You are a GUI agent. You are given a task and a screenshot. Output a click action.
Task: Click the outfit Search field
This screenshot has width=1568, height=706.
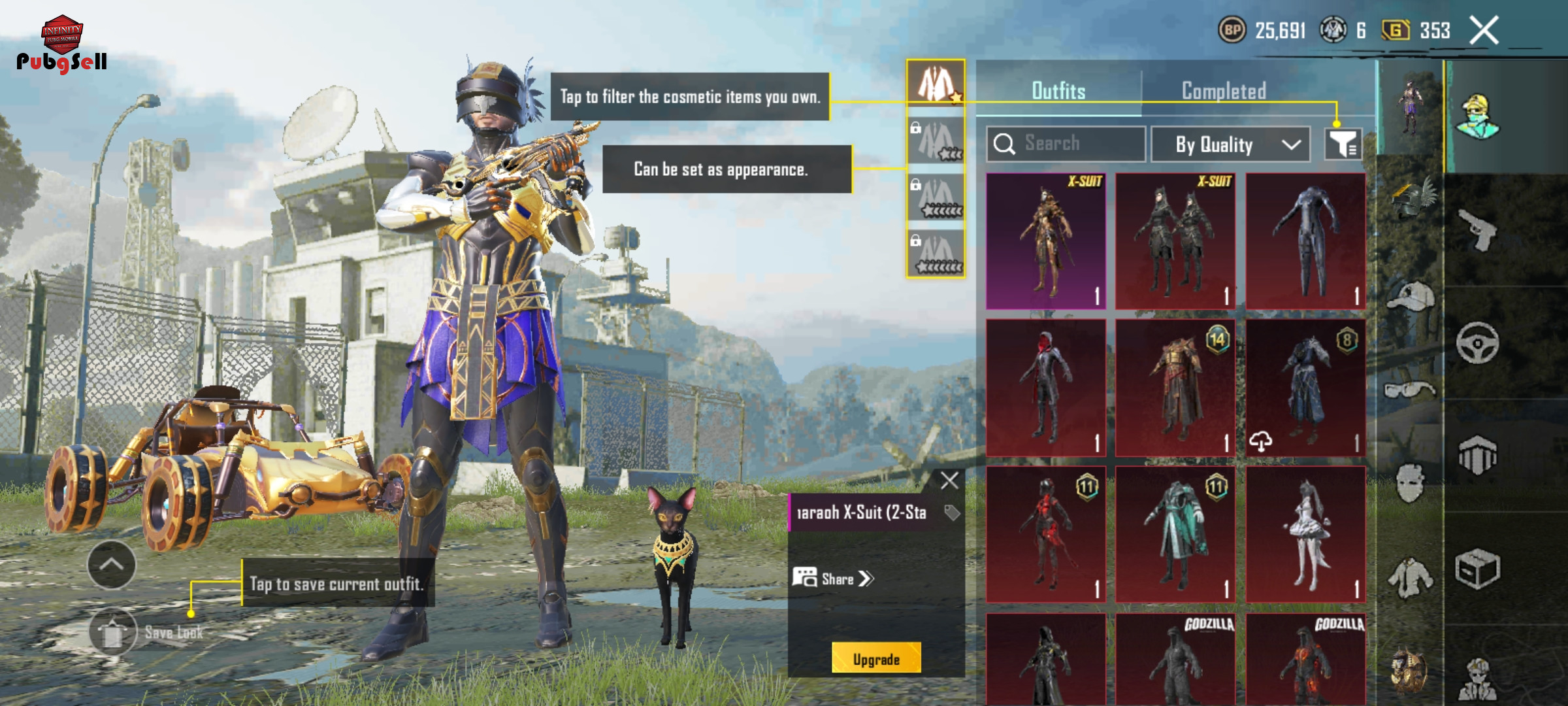(x=1066, y=144)
